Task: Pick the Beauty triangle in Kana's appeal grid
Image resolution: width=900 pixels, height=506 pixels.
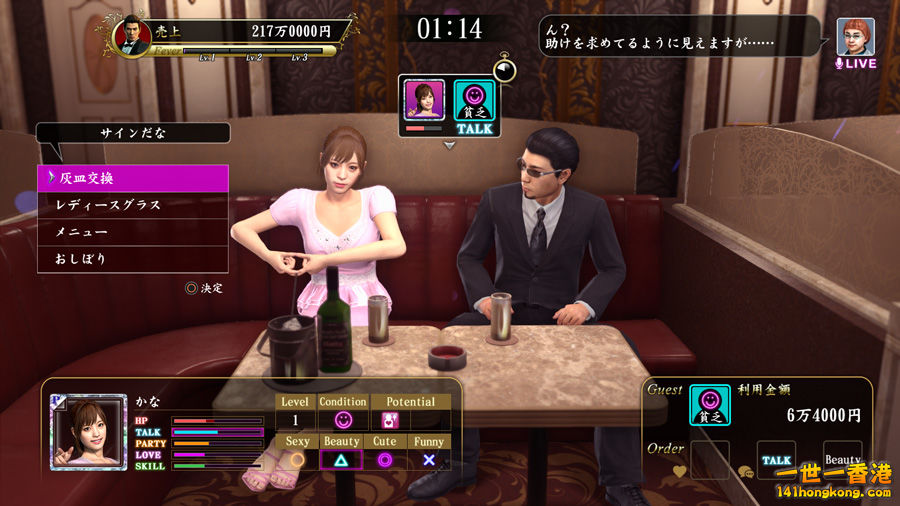Action: click(341, 460)
